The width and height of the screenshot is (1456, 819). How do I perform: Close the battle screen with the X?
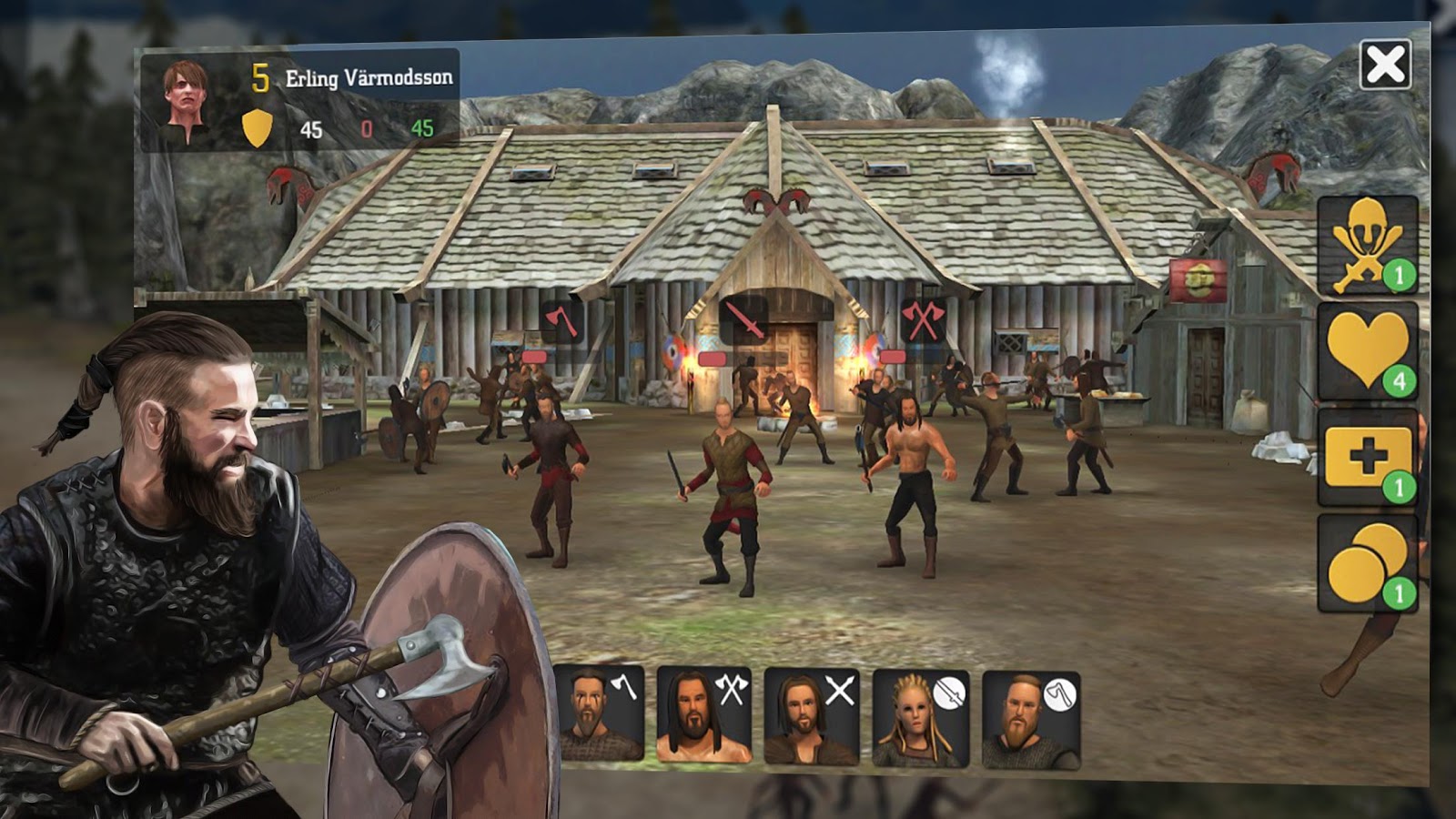[1385, 65]
